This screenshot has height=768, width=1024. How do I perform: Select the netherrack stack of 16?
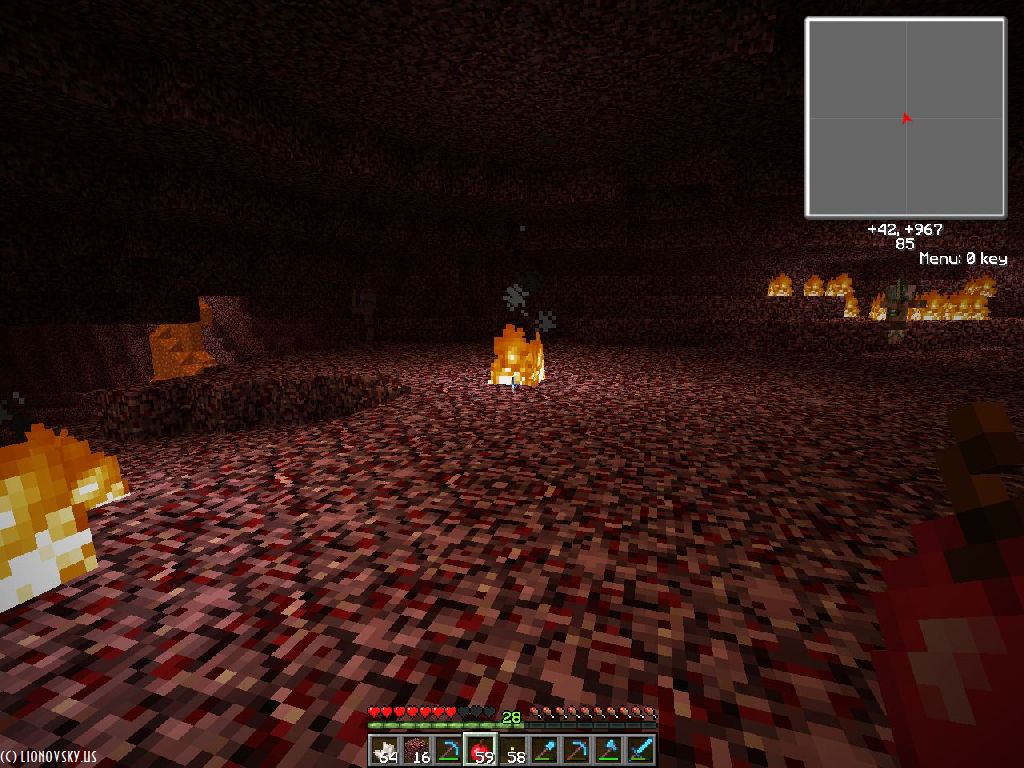click(418, 749)
